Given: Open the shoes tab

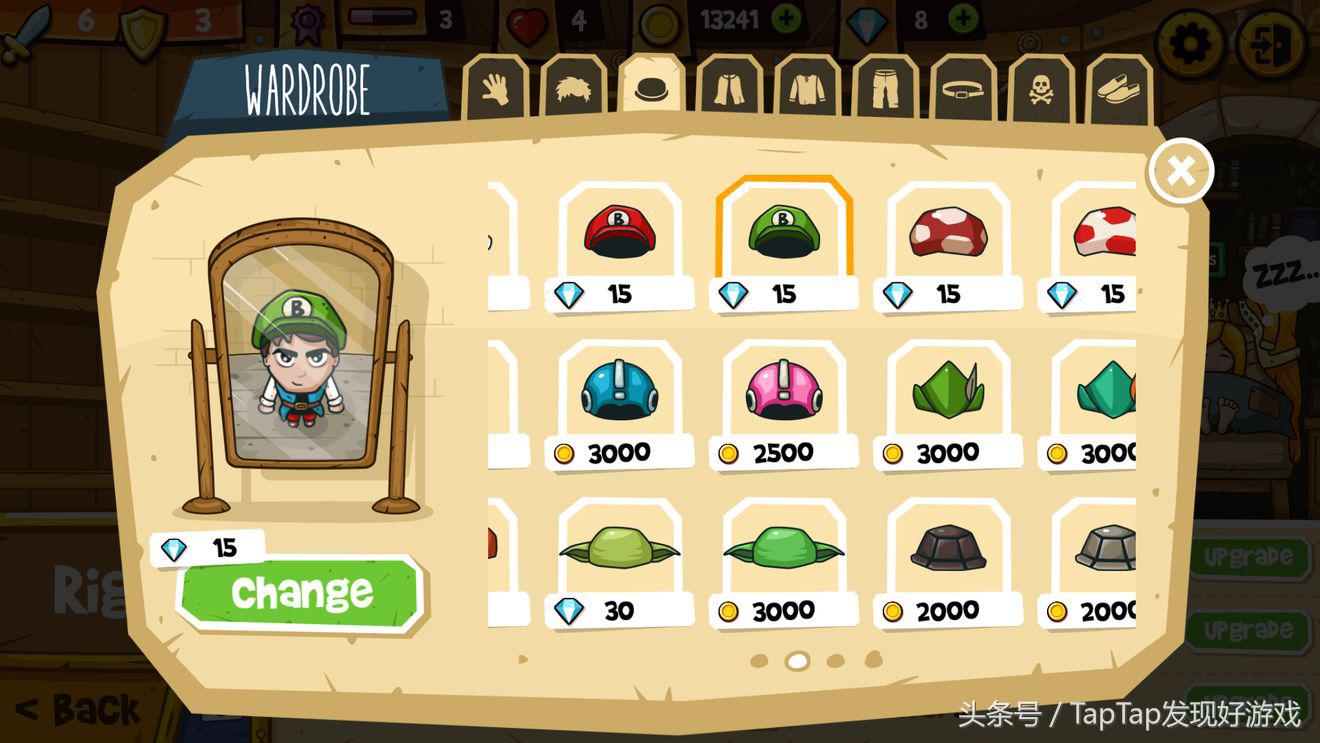Looking at the screenshot, I should [x=1118, y=91].
